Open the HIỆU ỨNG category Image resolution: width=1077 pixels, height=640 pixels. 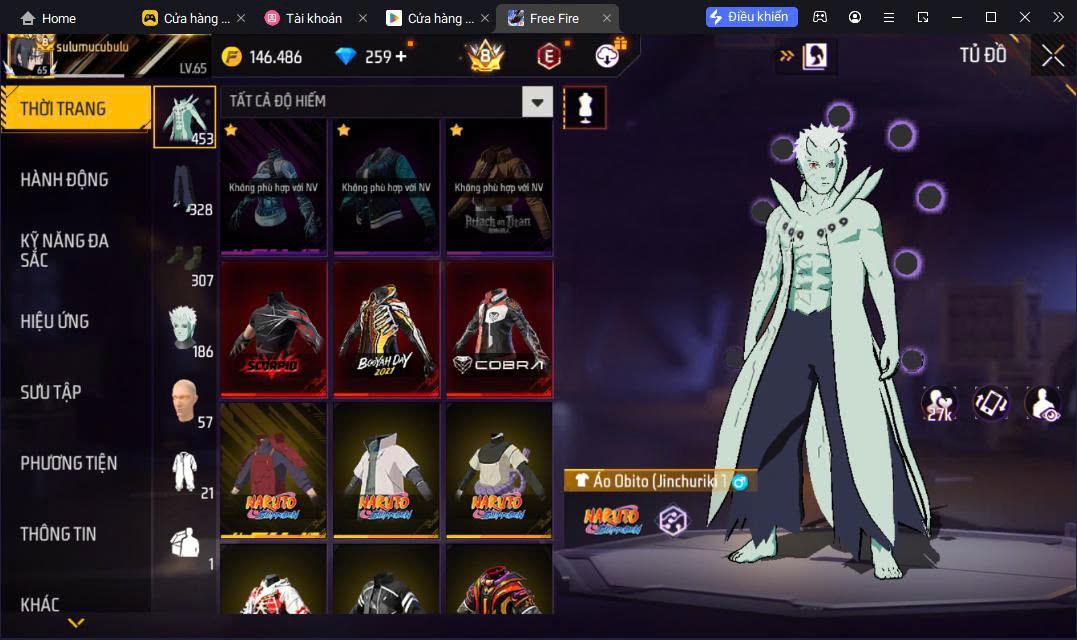pos(55,321)
